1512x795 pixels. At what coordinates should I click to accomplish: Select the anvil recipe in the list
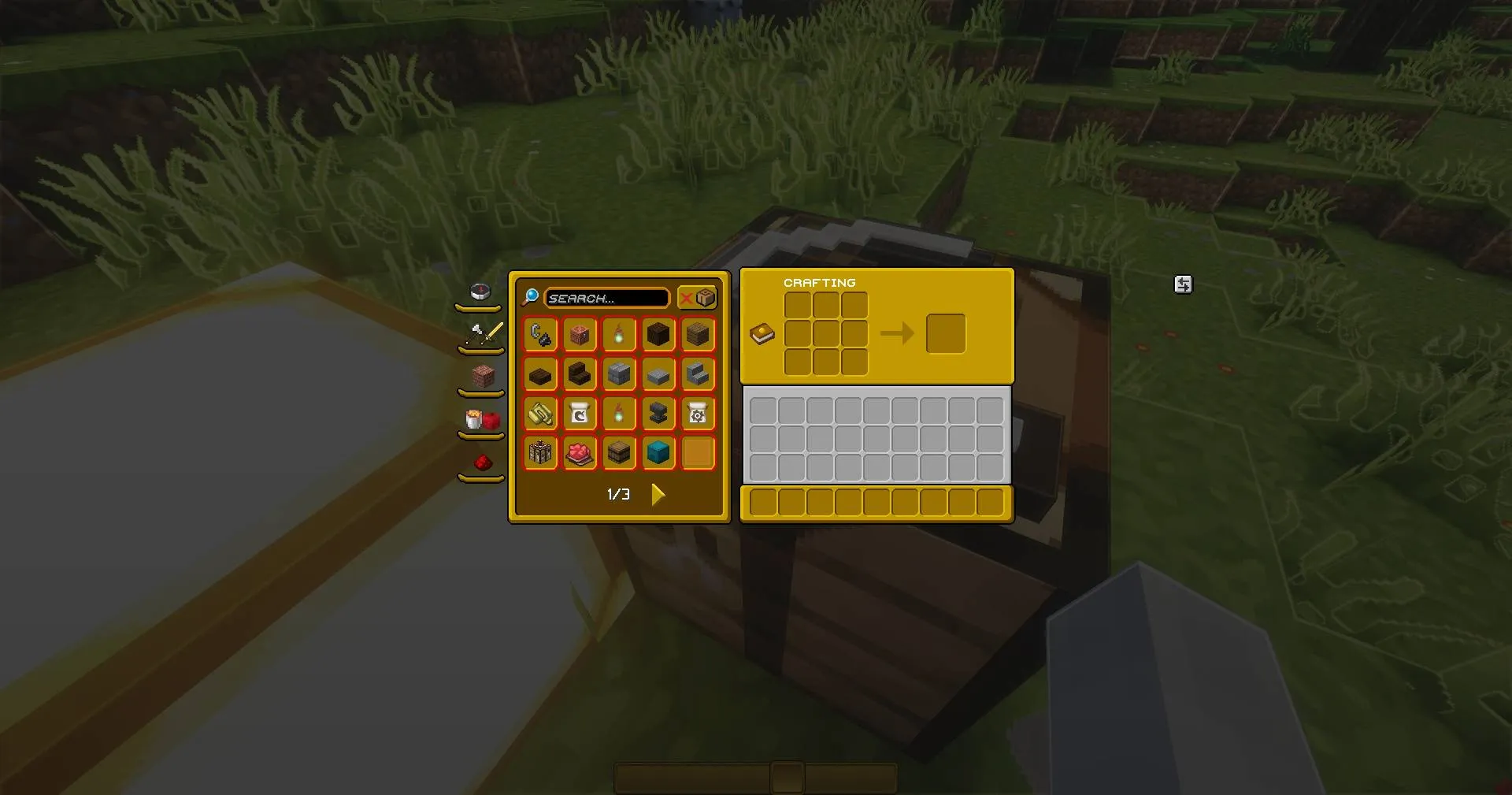pyautogui.click(x=658, y=413)
